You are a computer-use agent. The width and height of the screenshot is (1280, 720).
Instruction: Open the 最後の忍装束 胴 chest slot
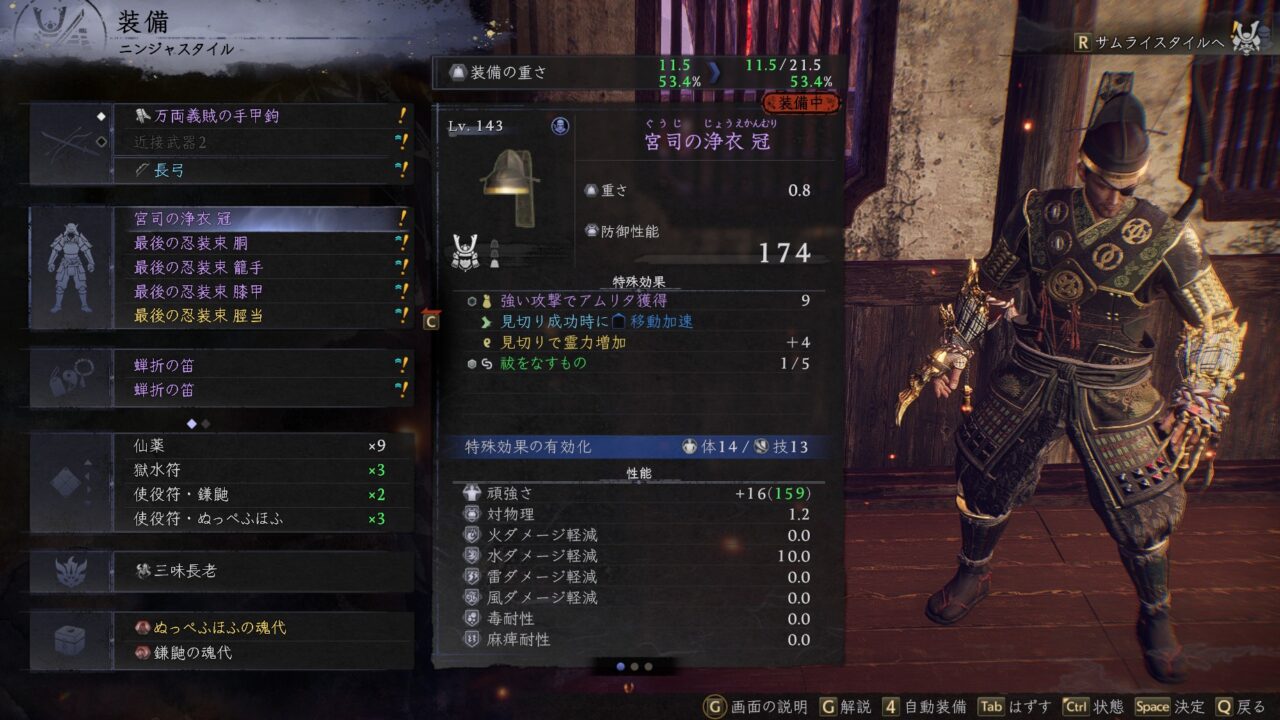260,243
